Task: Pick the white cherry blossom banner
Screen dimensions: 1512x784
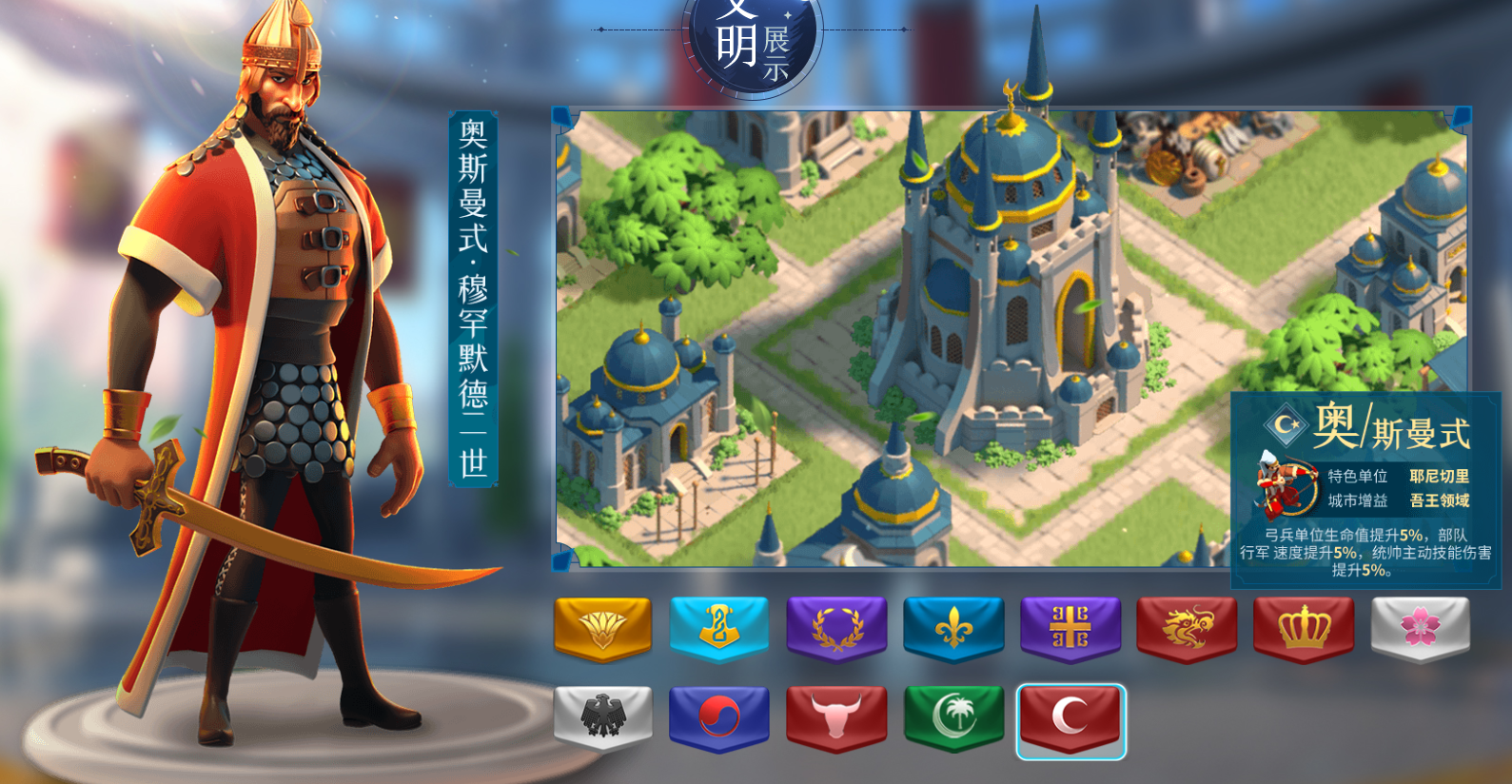Action: pyautogui.click(x=1420, y=628)
